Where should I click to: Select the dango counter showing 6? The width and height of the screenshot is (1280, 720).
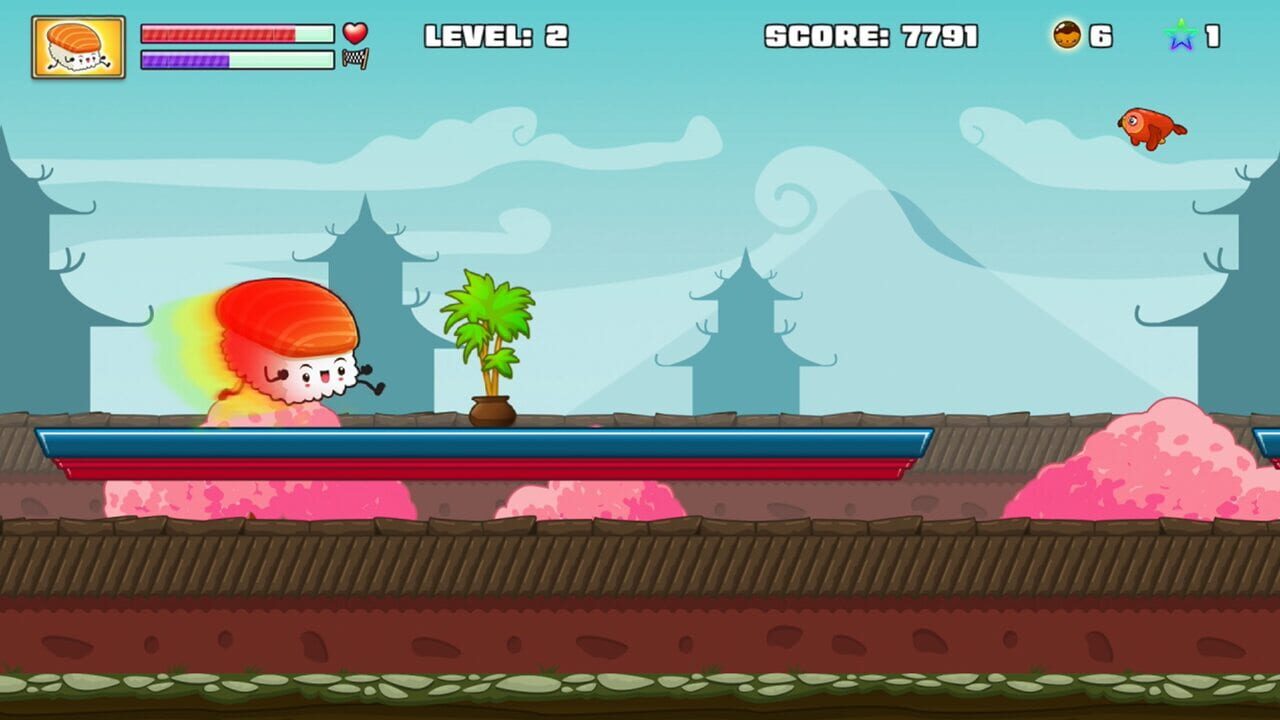[1099, 34]
